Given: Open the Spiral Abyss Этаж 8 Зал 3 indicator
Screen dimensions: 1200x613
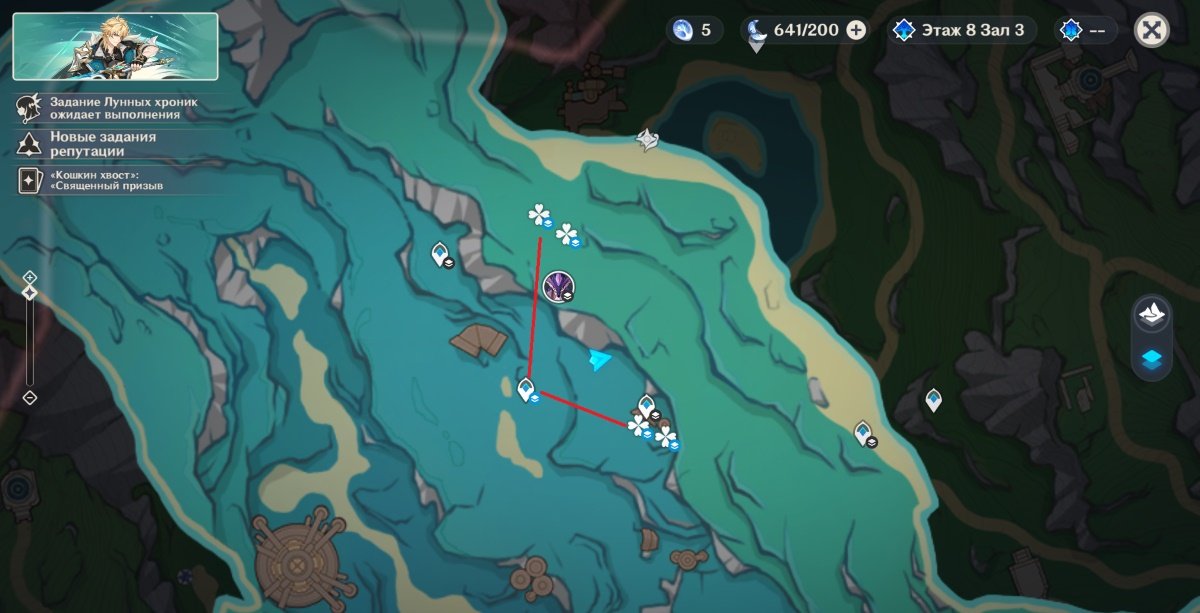Looking at the screenshot, I should [962, 30].
